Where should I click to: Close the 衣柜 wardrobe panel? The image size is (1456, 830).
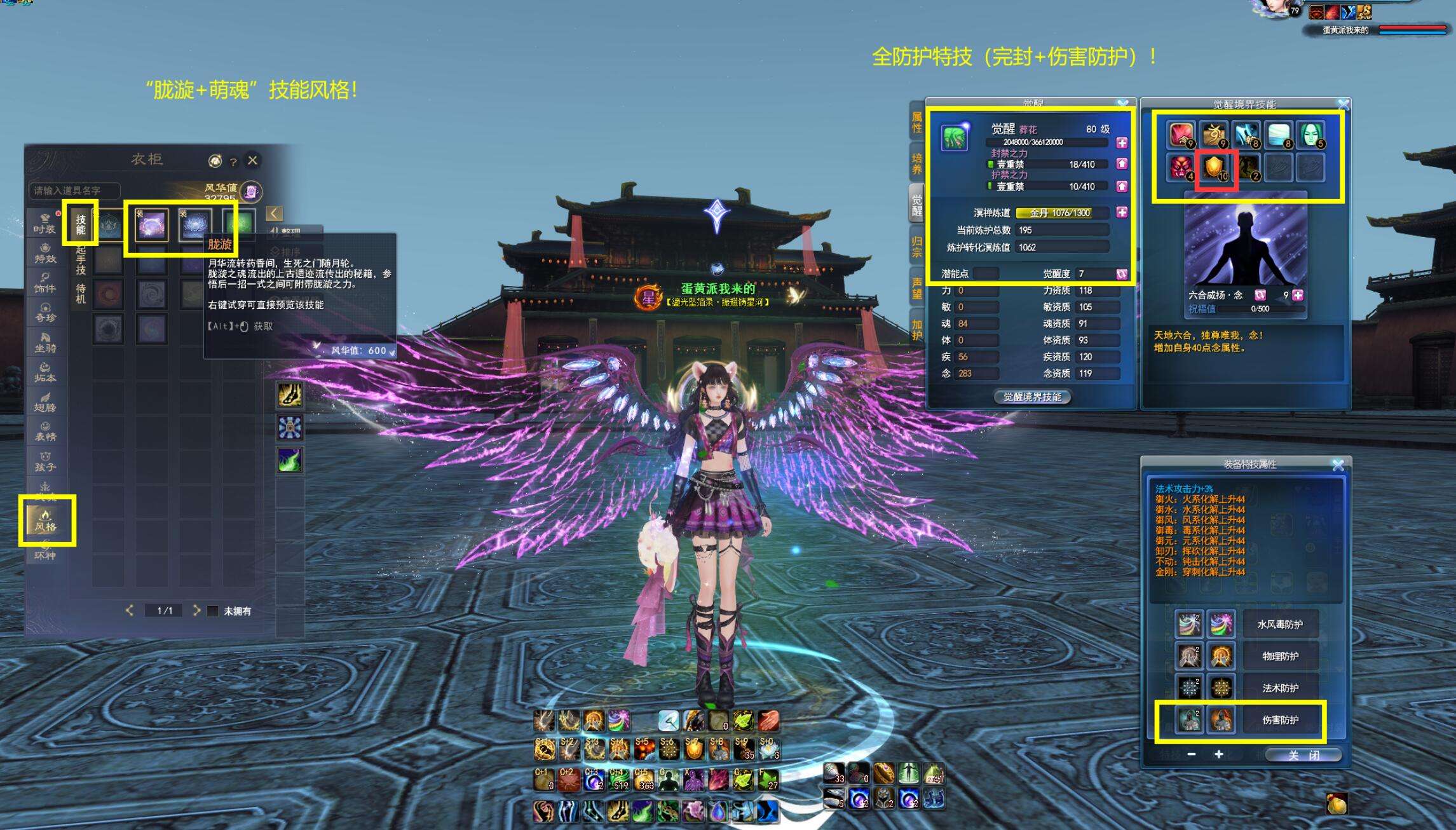(252, 160)
